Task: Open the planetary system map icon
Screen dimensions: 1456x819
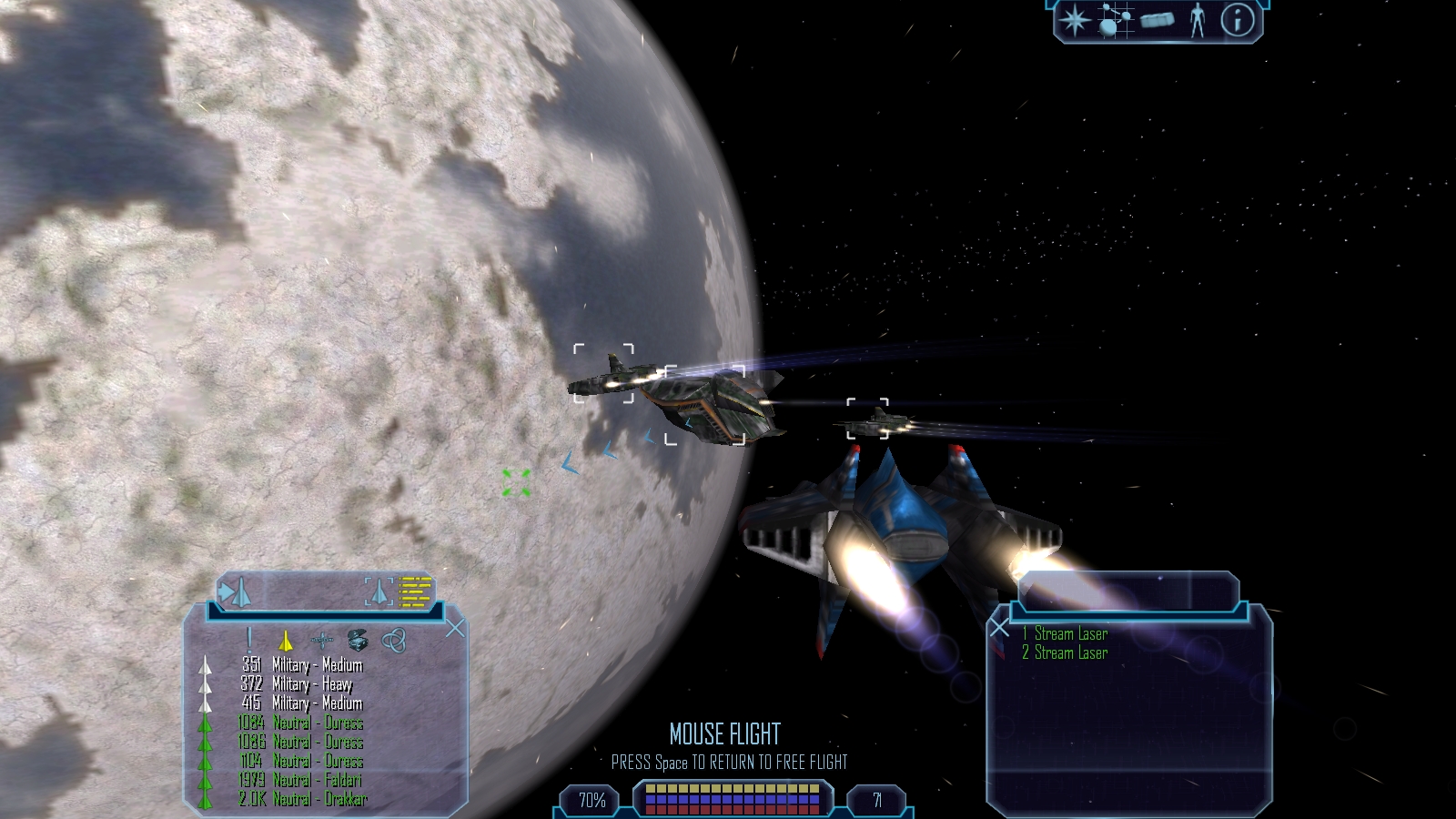Action: [1116, 21]
